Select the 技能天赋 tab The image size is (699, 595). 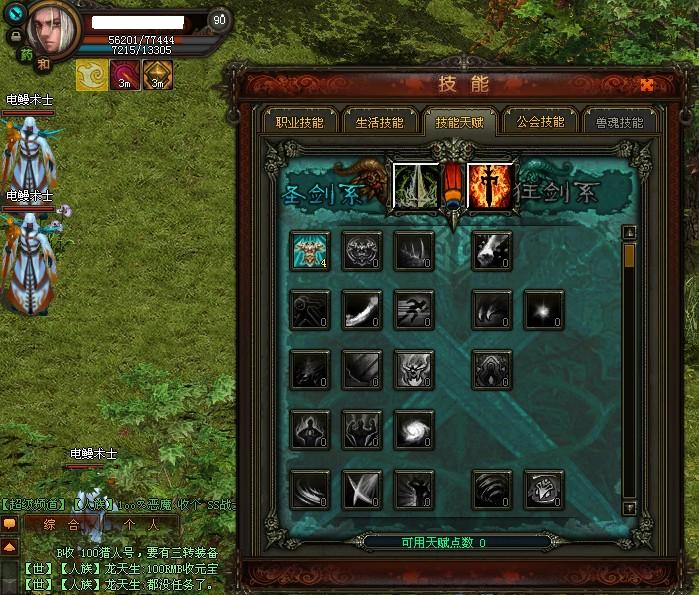click(459, 123)
